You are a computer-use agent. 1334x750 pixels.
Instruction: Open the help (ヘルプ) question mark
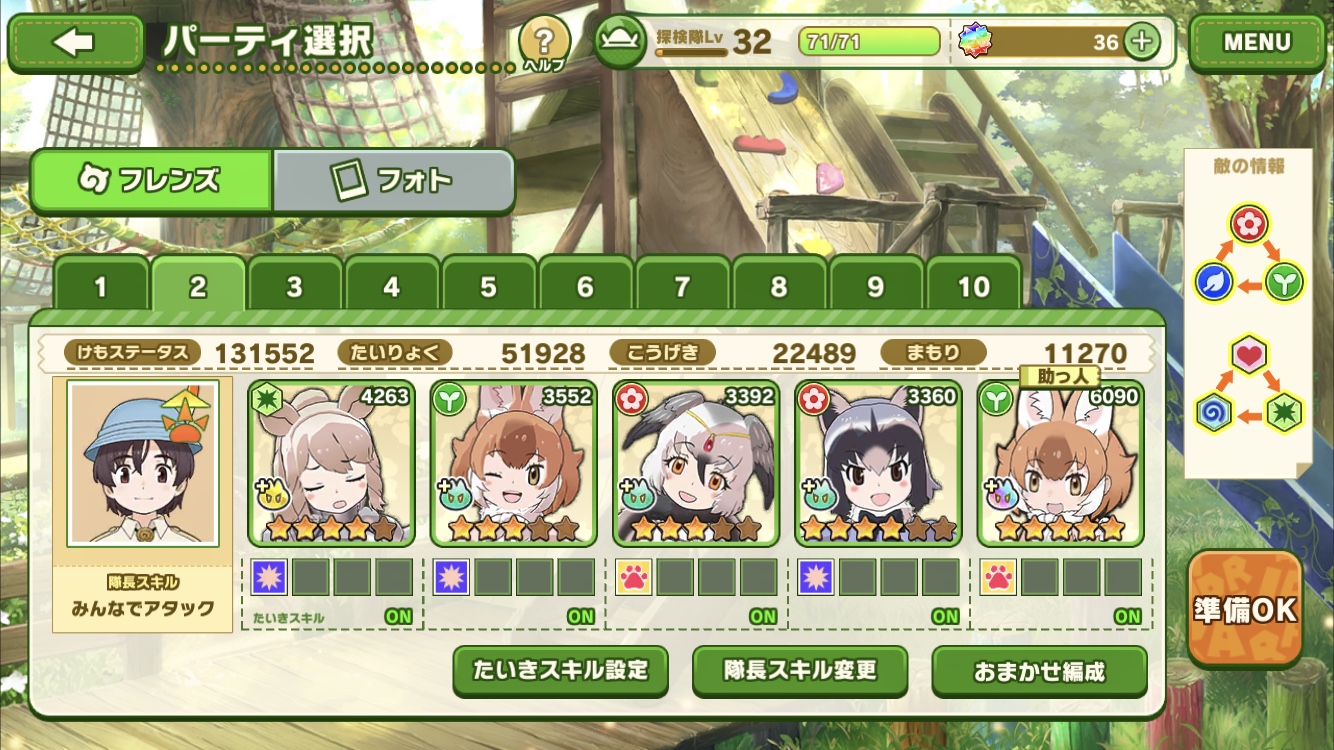point(544,42)
